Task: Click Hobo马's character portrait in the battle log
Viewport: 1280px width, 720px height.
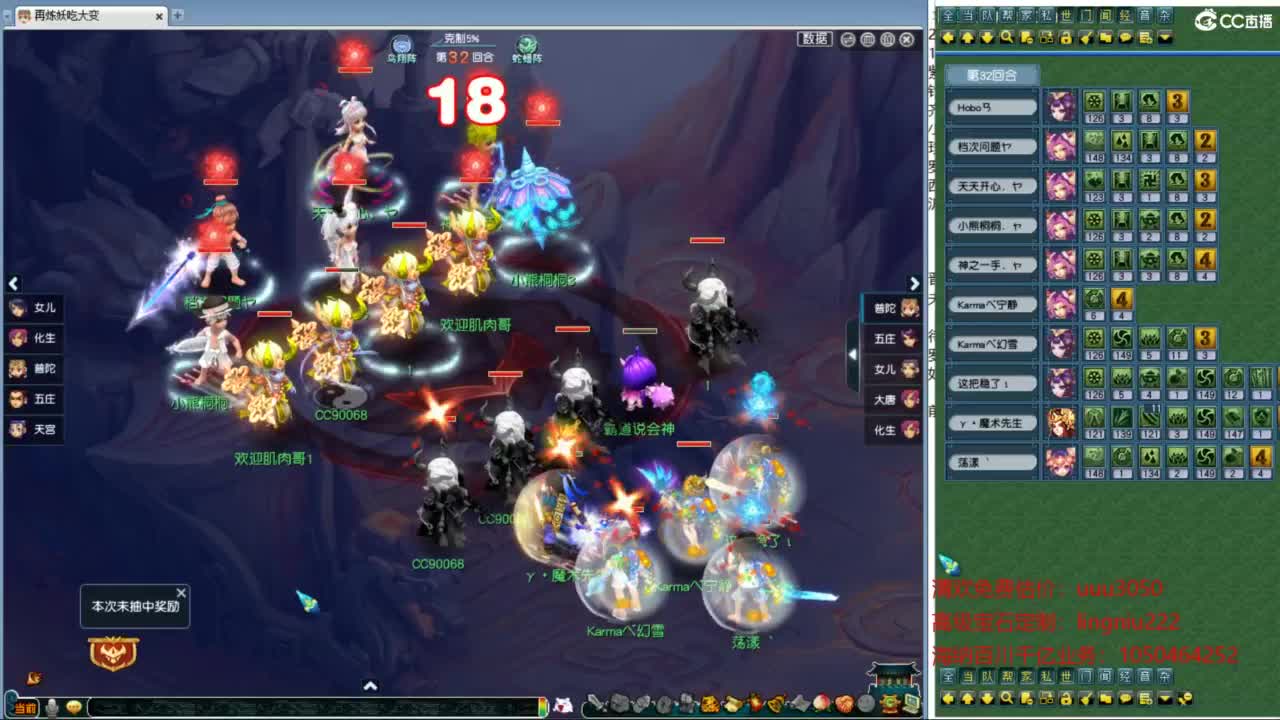Action: [x=1061, y=105]
